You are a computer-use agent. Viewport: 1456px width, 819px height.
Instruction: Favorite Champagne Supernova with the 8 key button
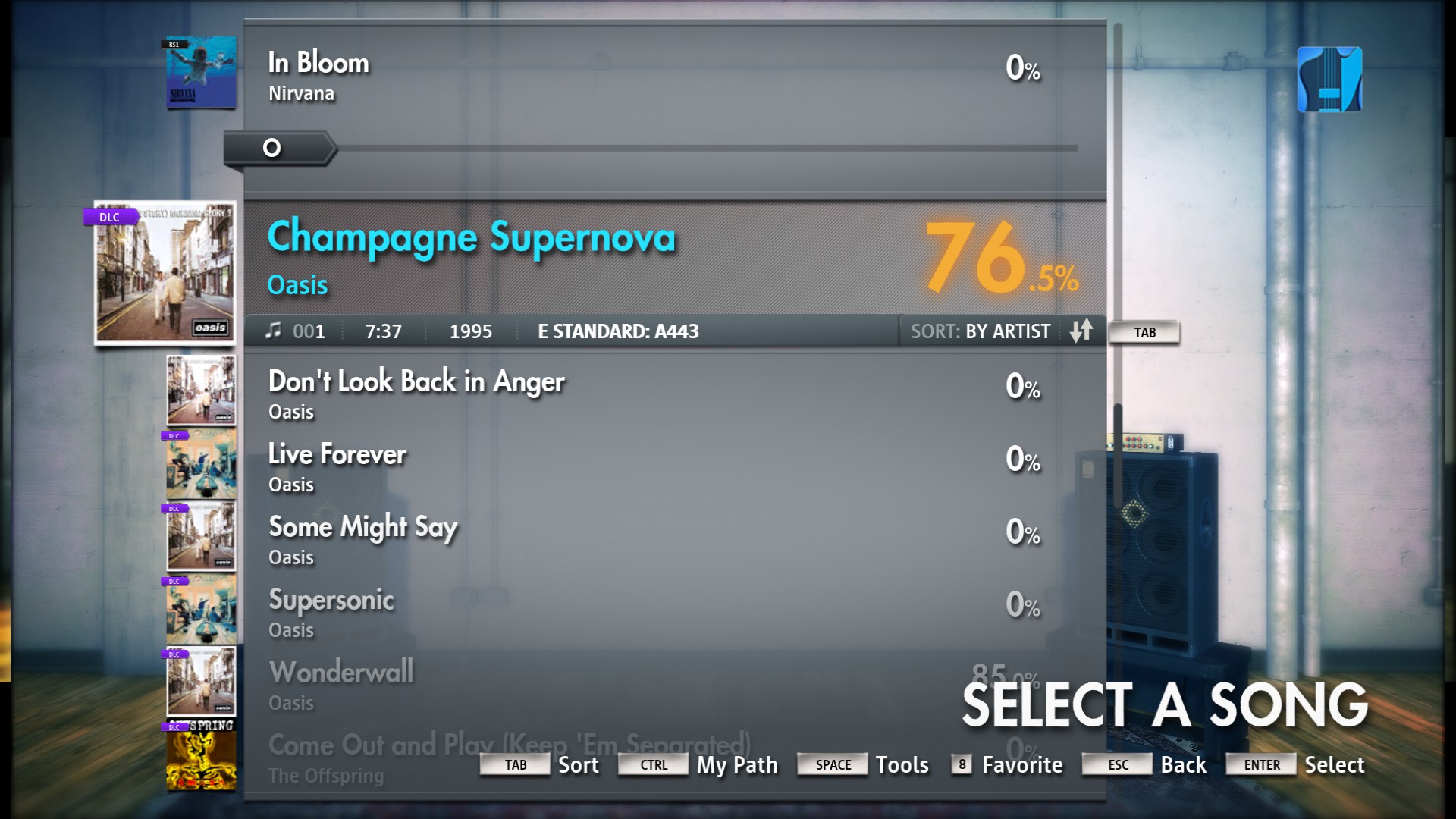[960, 765]
